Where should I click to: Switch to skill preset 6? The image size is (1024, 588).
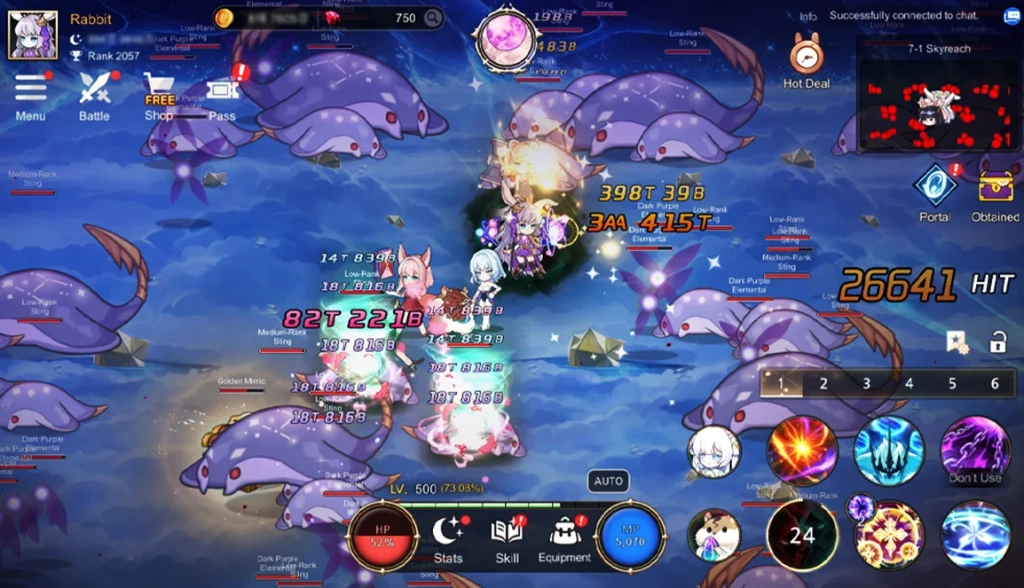995,383
